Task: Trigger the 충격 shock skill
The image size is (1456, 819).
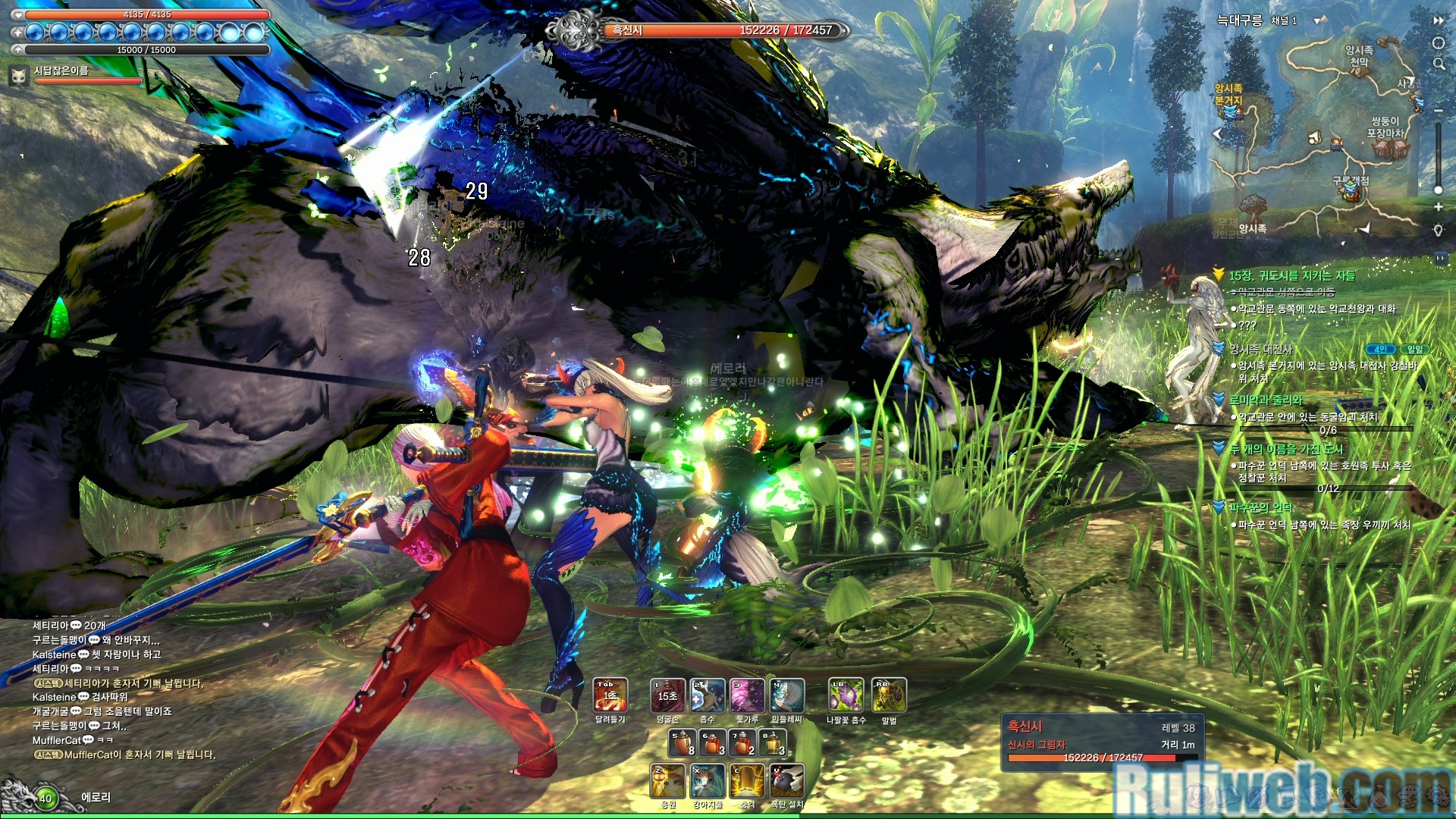Action: click(x=748, y=781)
